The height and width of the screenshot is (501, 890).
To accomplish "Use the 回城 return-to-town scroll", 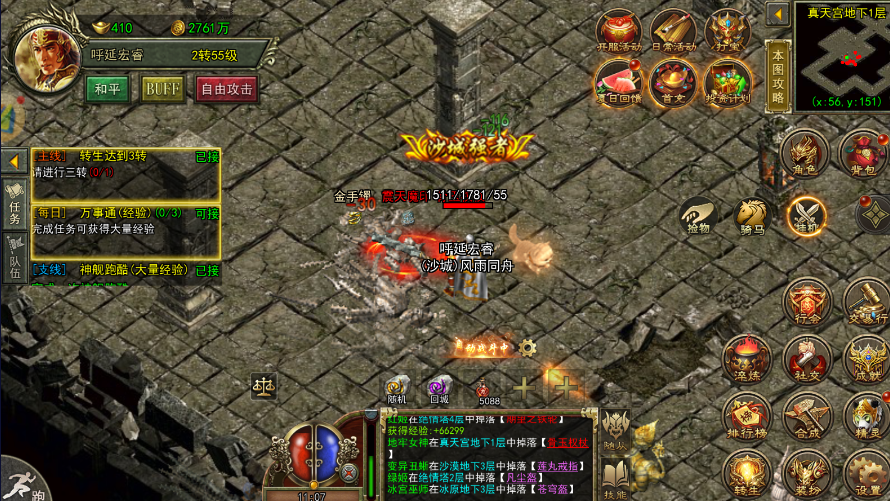I will click(439, 388).
